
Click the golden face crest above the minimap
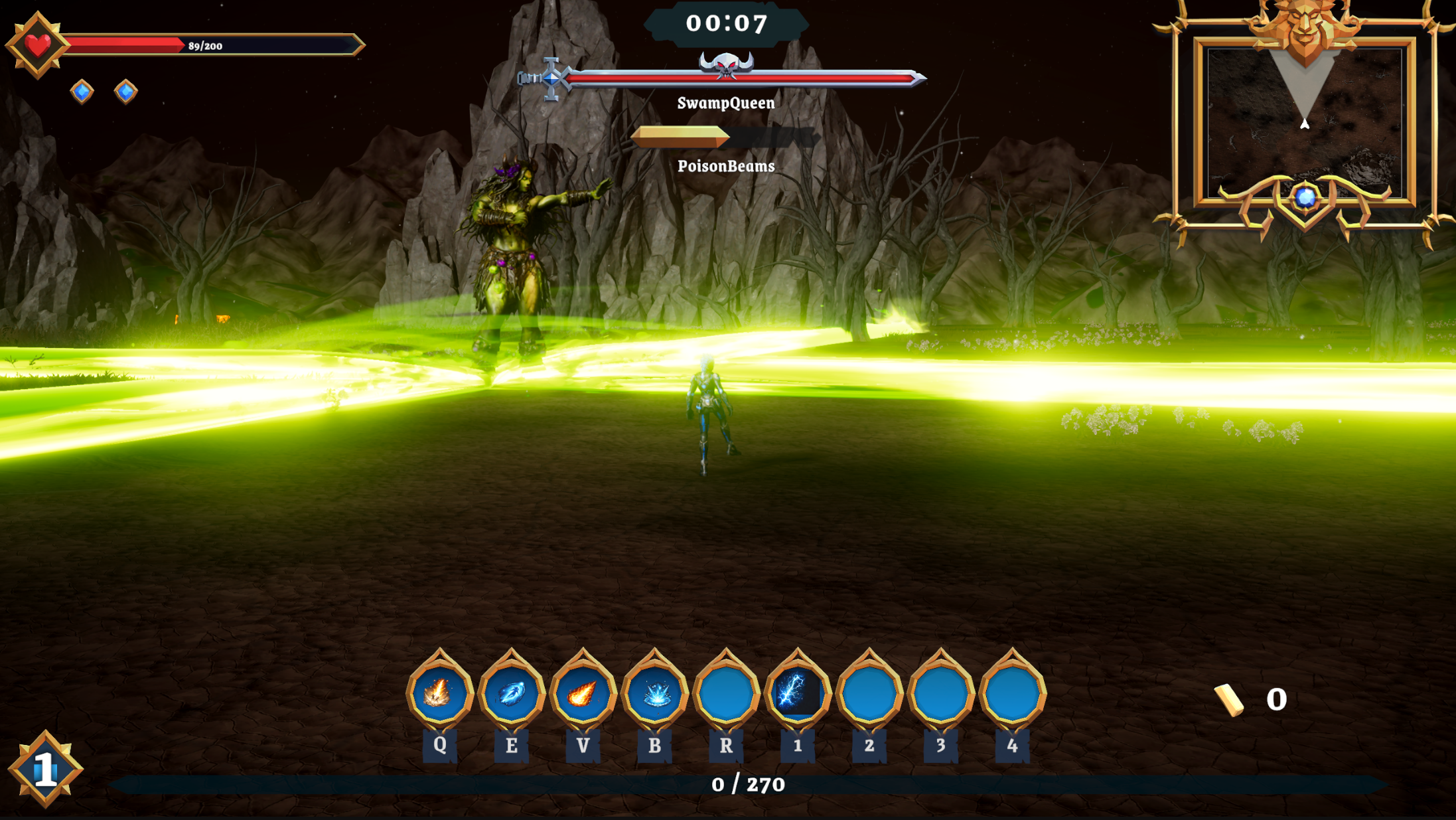[1304, 27]
